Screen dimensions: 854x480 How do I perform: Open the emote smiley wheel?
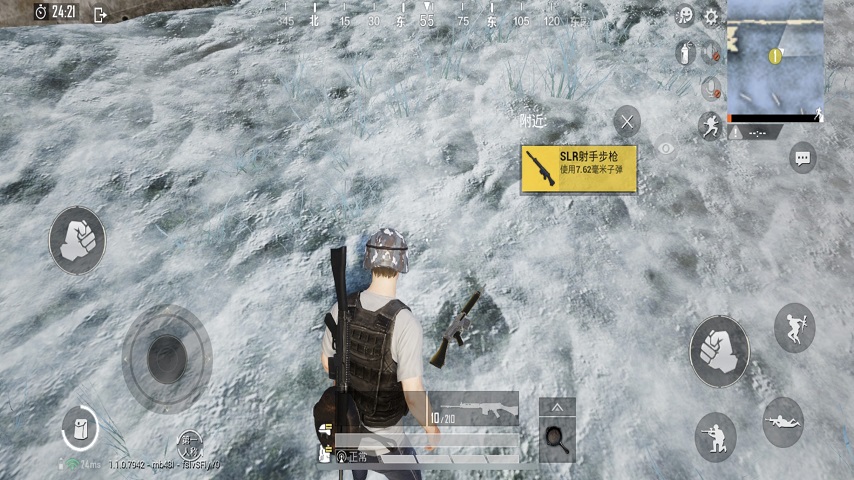point(686,16)
